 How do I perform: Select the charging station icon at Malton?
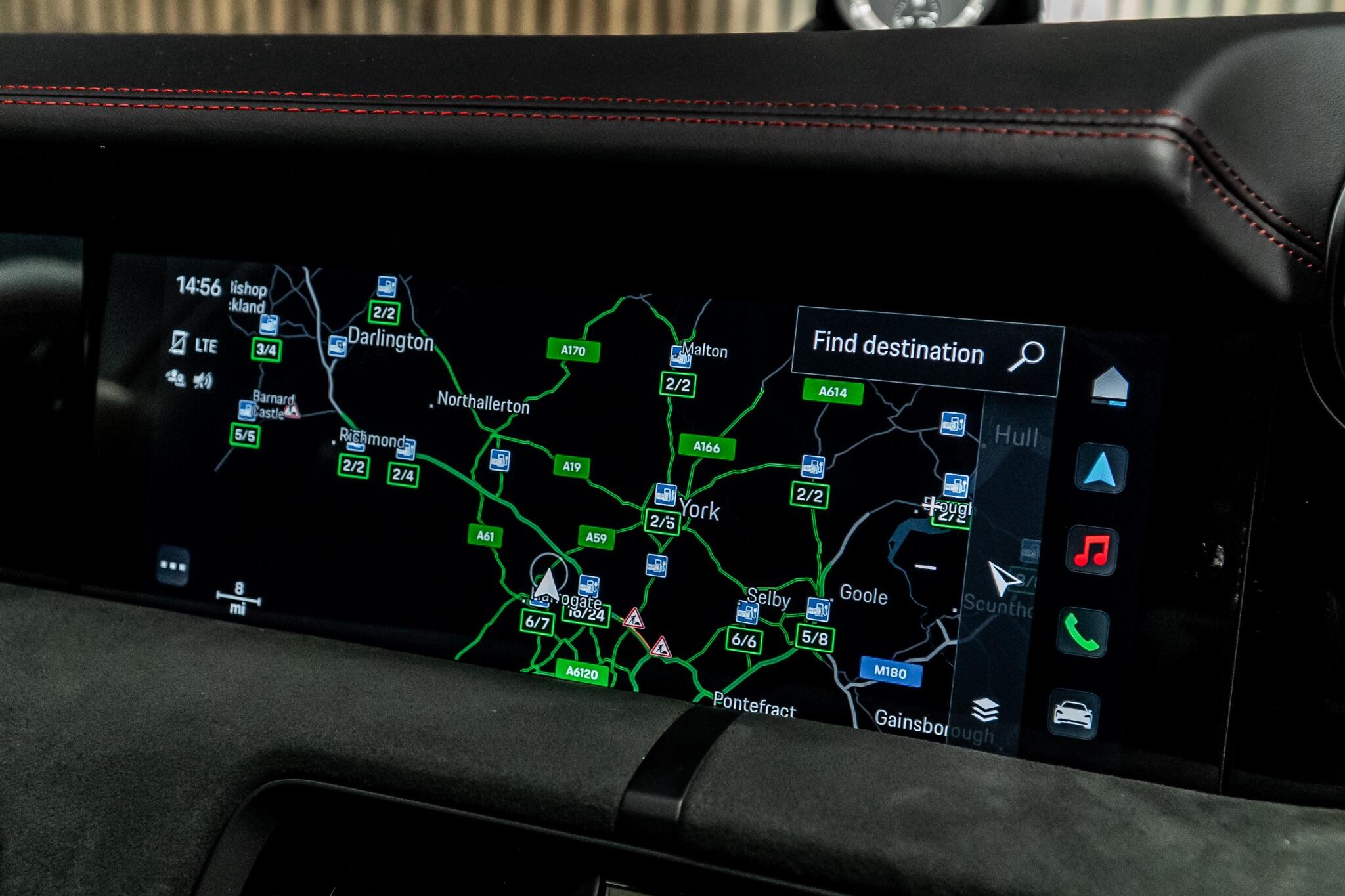click(x=680, y=356)
